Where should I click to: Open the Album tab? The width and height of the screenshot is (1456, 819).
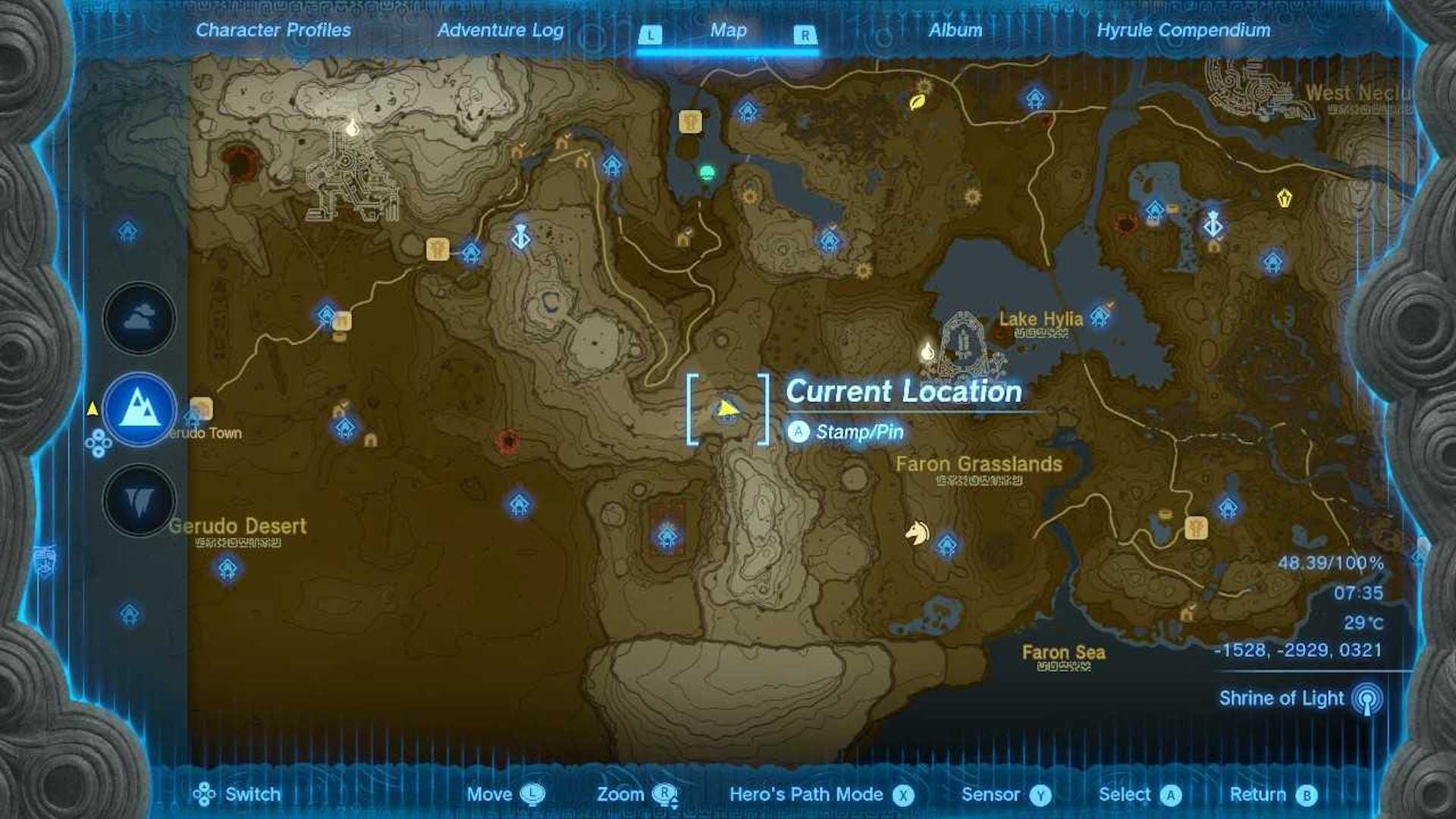pos(955,31)
